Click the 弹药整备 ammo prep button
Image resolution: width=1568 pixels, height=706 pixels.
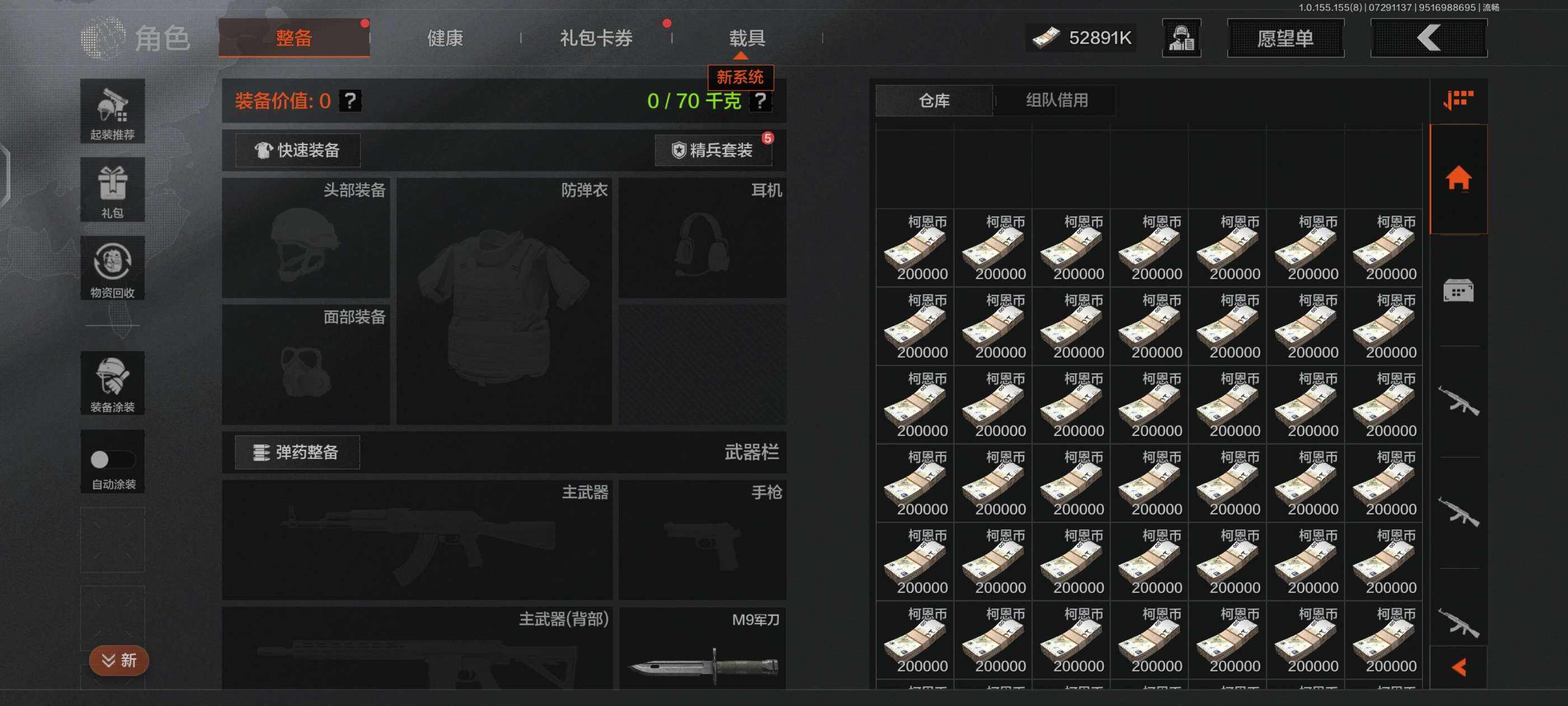pyautogui.click(x=297, y=453)
